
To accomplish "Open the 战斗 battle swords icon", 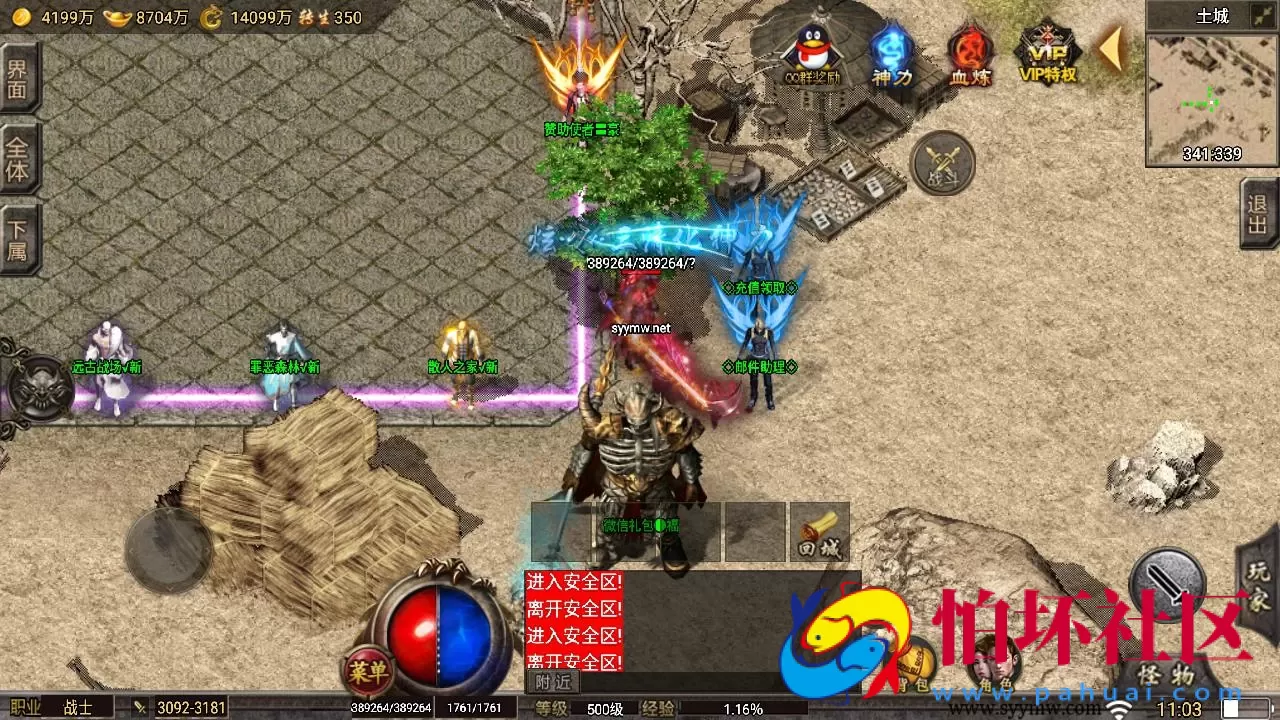I will pos(940,162).
